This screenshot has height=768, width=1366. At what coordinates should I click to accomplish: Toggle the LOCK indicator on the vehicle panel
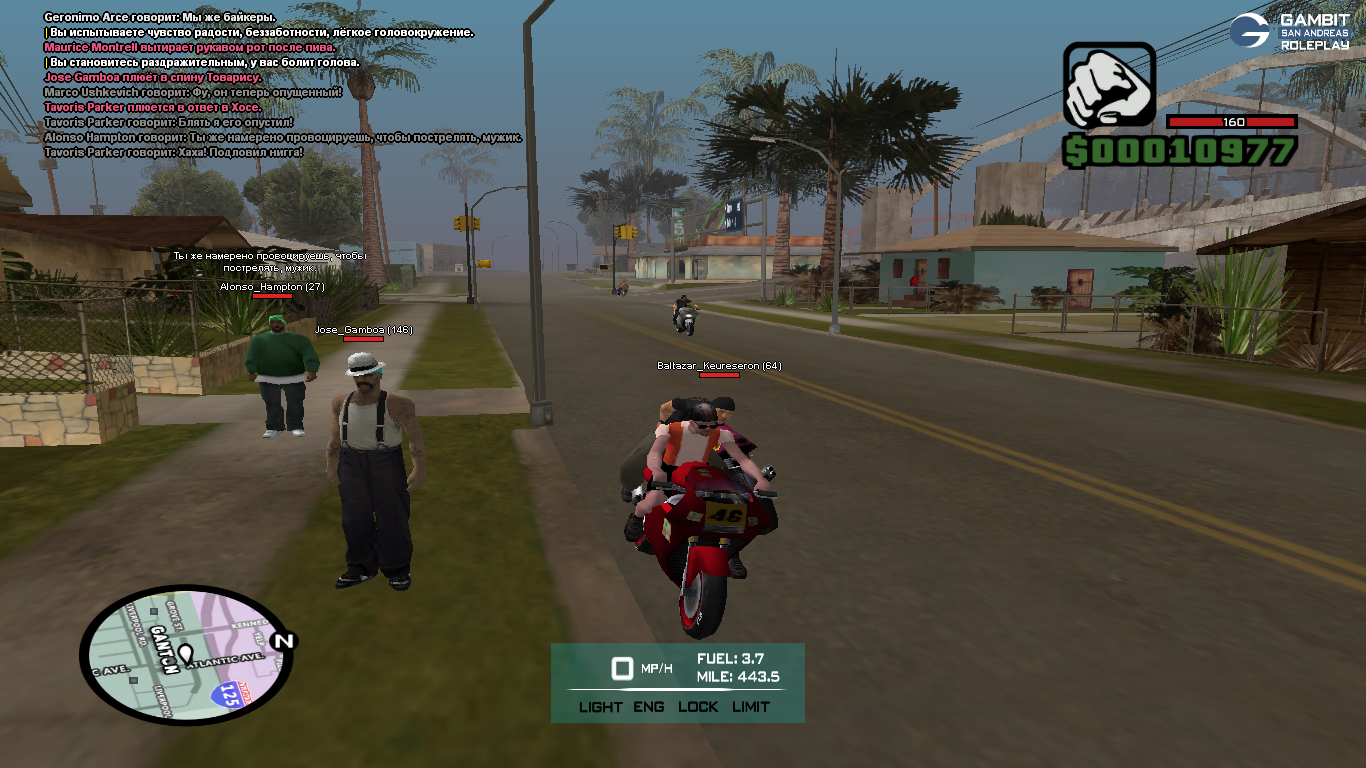coord(698,706)
